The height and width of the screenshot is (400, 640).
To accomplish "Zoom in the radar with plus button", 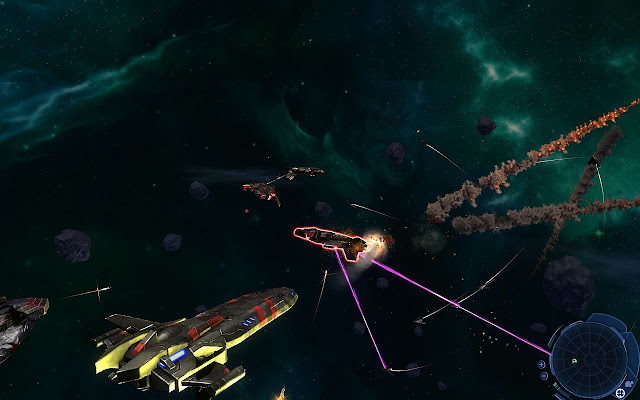I will (x=541, y=364).
